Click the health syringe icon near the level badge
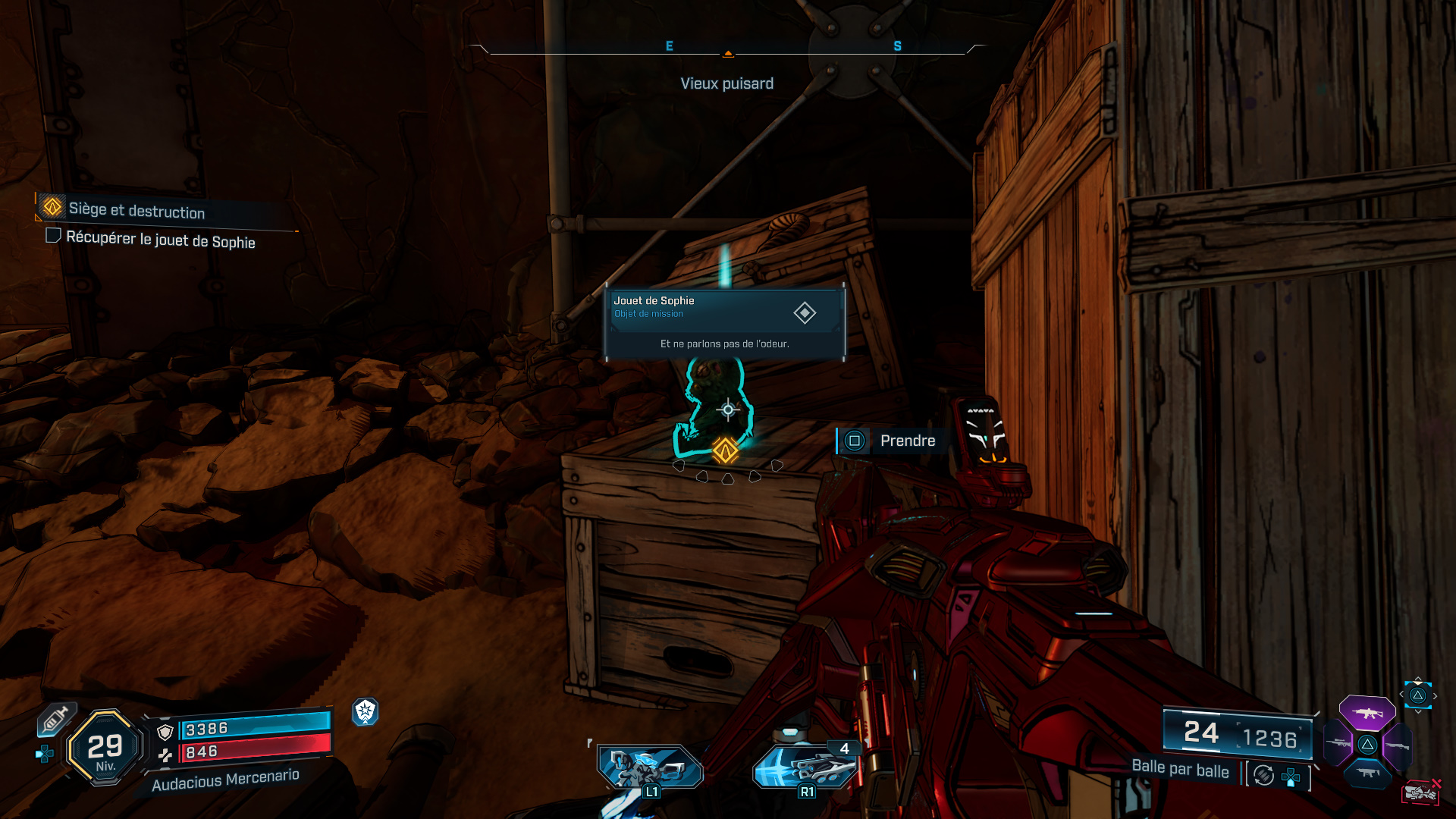1456x819 pixels. click(x=55, y=720)
